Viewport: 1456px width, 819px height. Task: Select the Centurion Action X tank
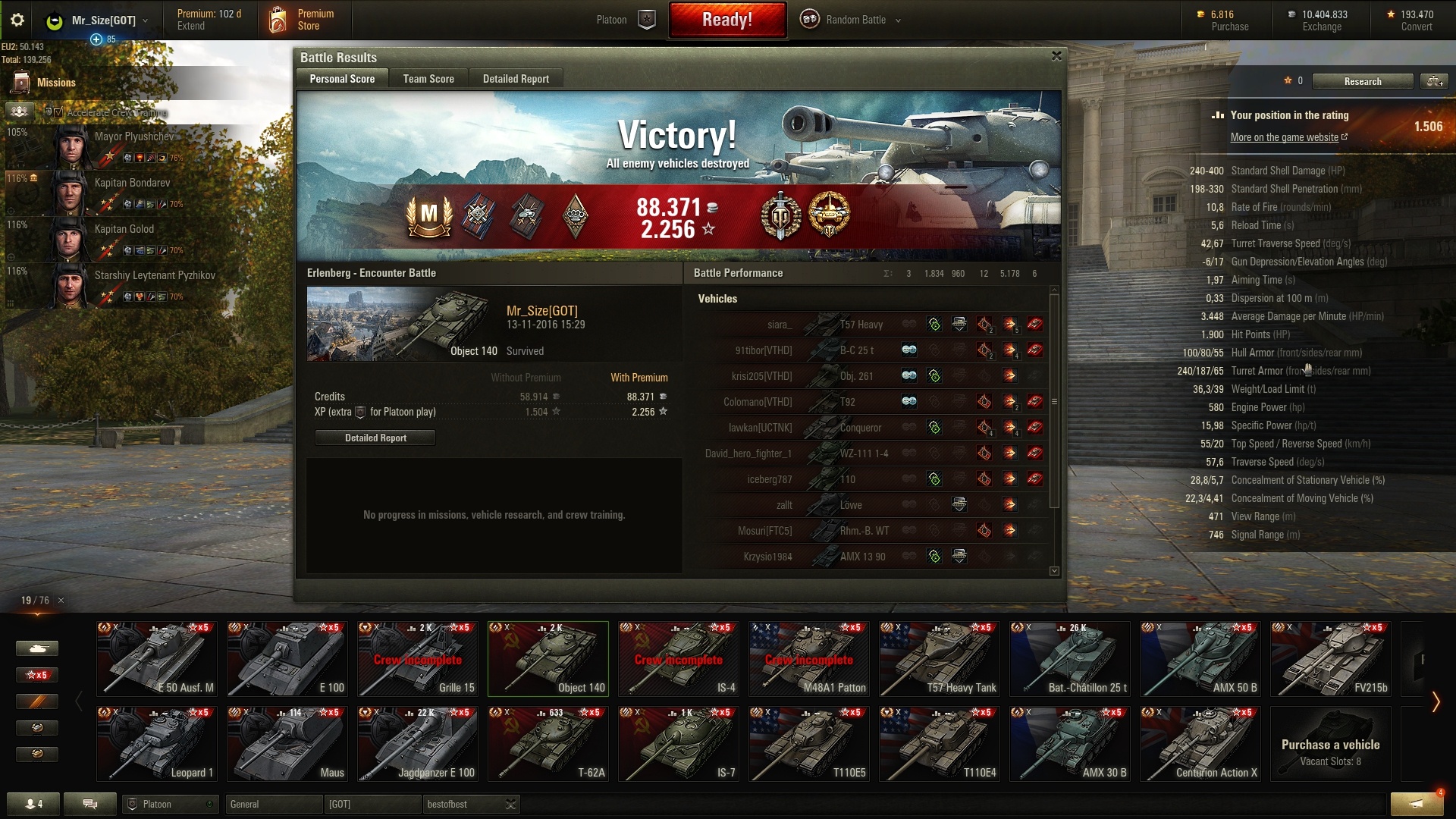1200,743
